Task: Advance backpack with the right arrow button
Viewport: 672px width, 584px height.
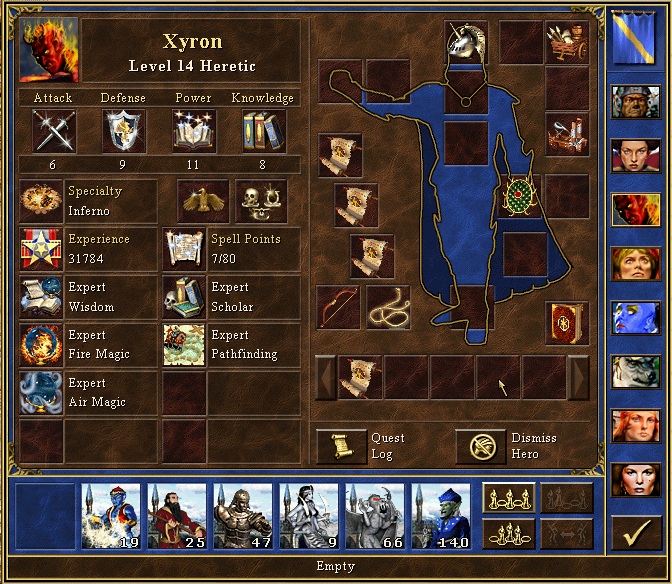Action: click(x=578, y=378)
